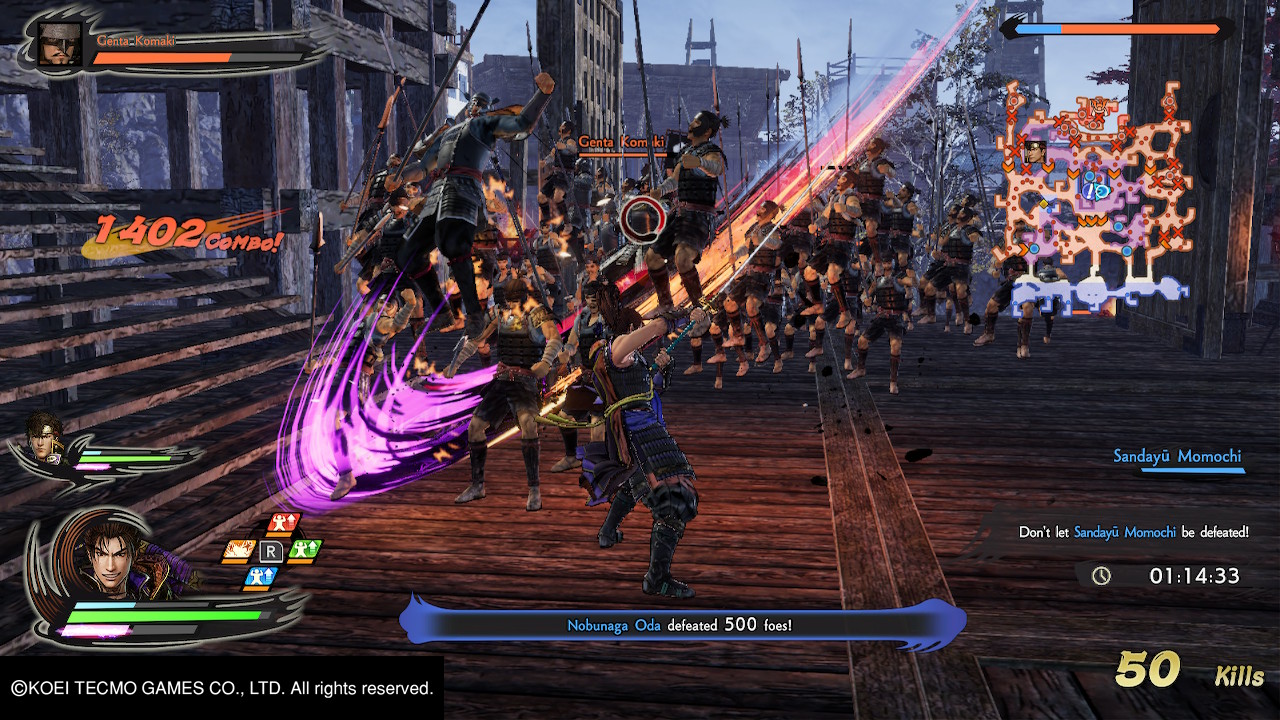1280x720 pixels.
Task: Open the Sandayū Momochi objective tracker
Action: pyautogui.click(x=1177, y=457)
